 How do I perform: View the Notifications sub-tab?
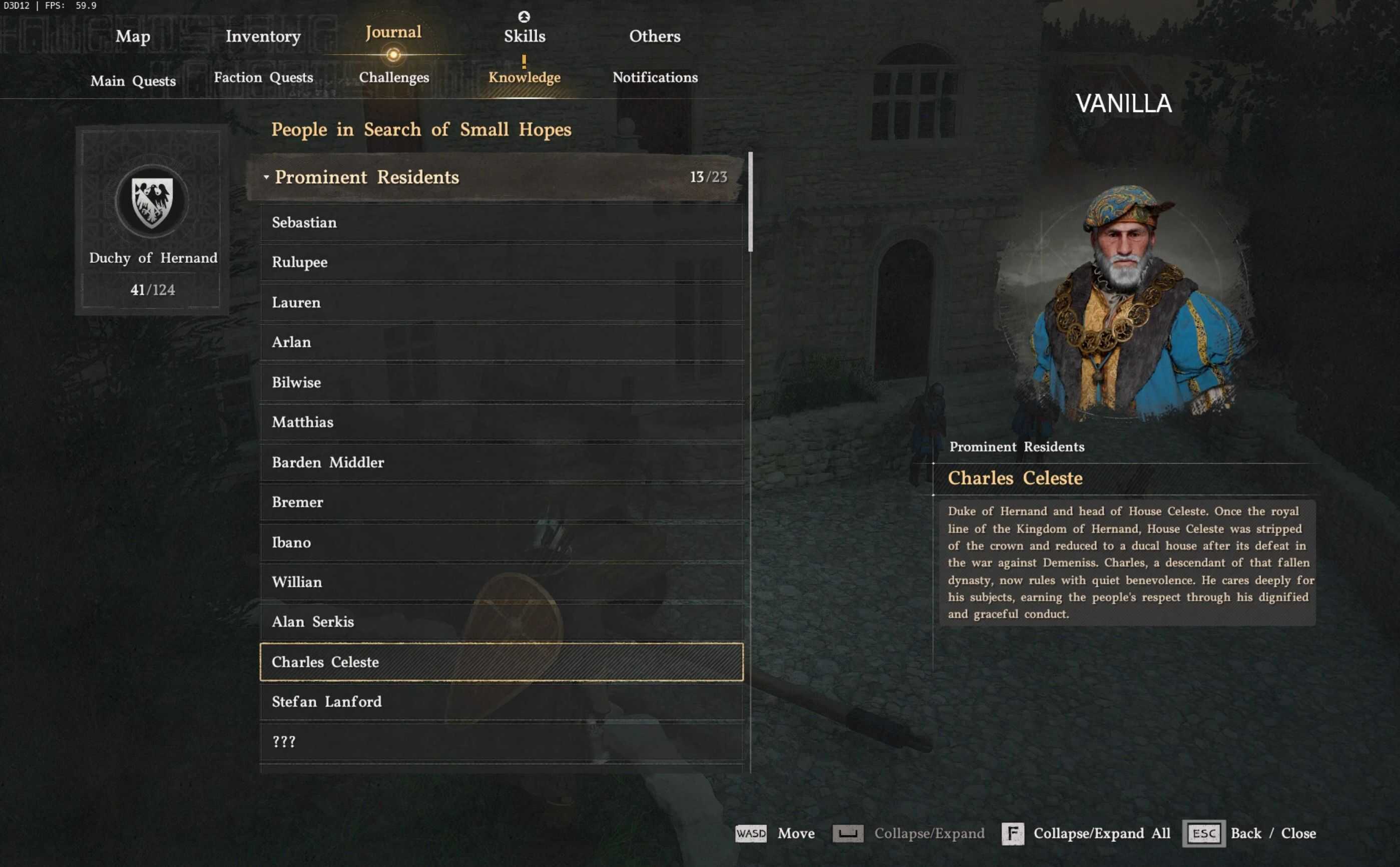coord(655,78)
